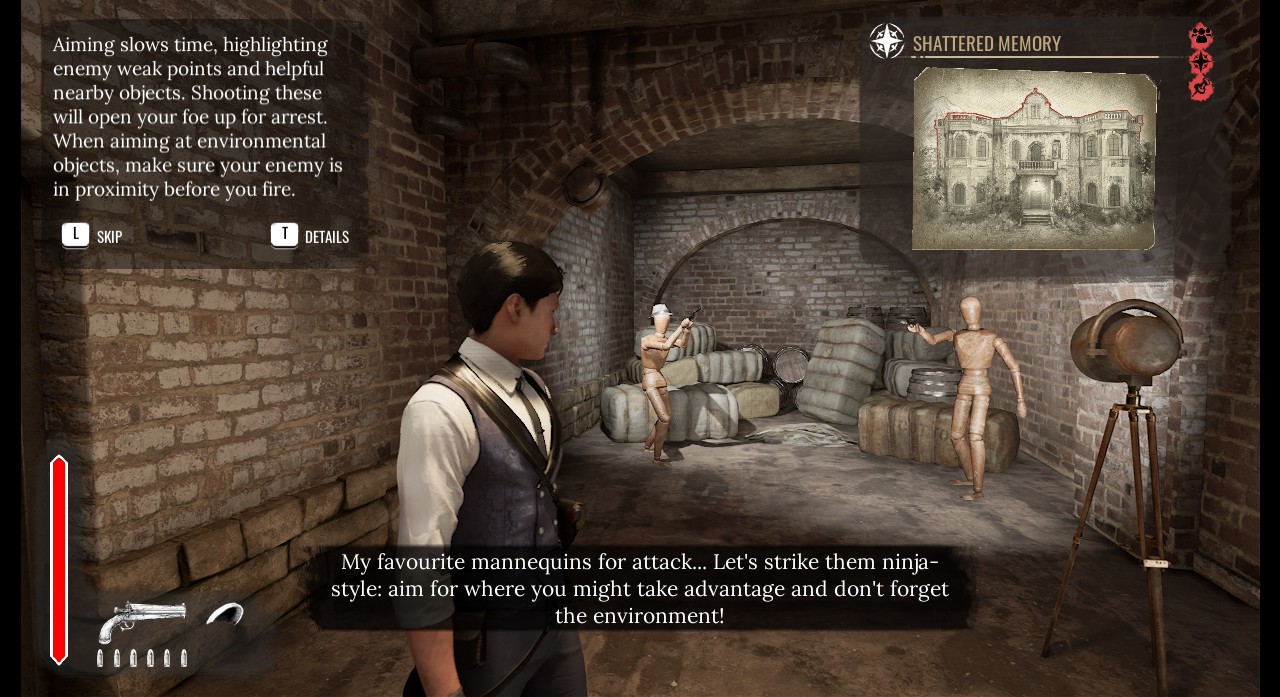Image resolution: width=1280 pixels, height=697 pixels.
Task: Activate the red compass star icon
Action: point(1201,63)
